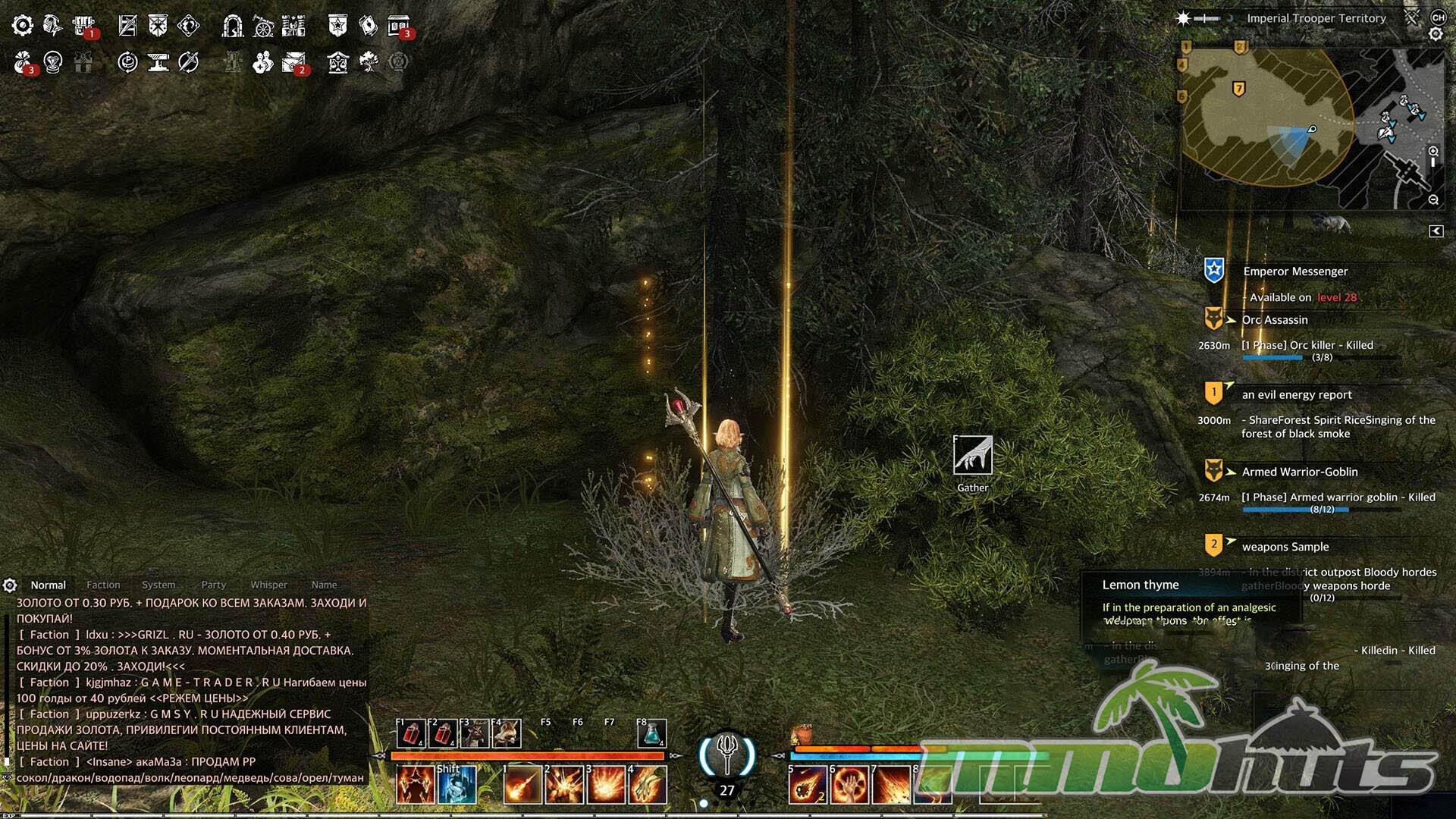
Task: Zoom in the minimap
Action: 1433,152
